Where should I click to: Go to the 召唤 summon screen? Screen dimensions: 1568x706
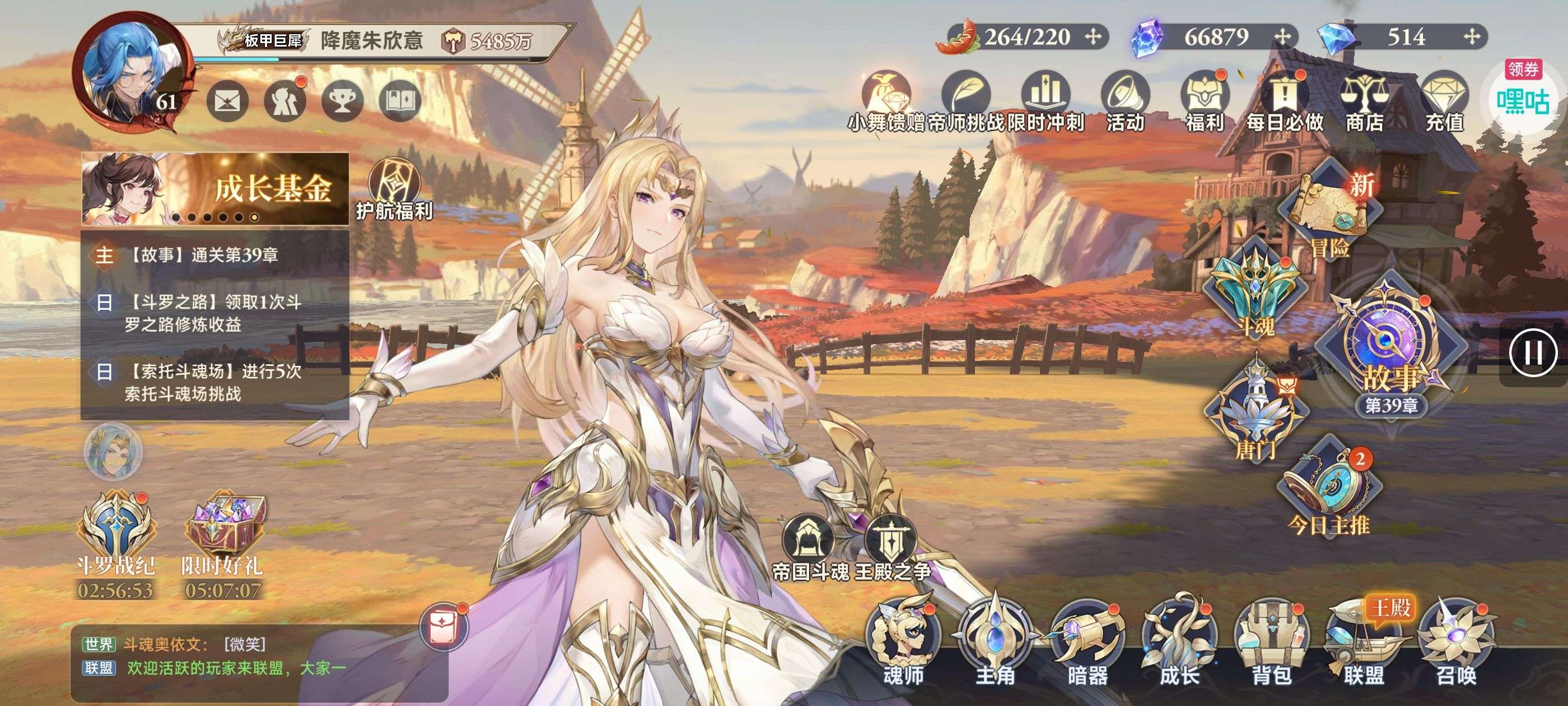[x=1456, y=641]
